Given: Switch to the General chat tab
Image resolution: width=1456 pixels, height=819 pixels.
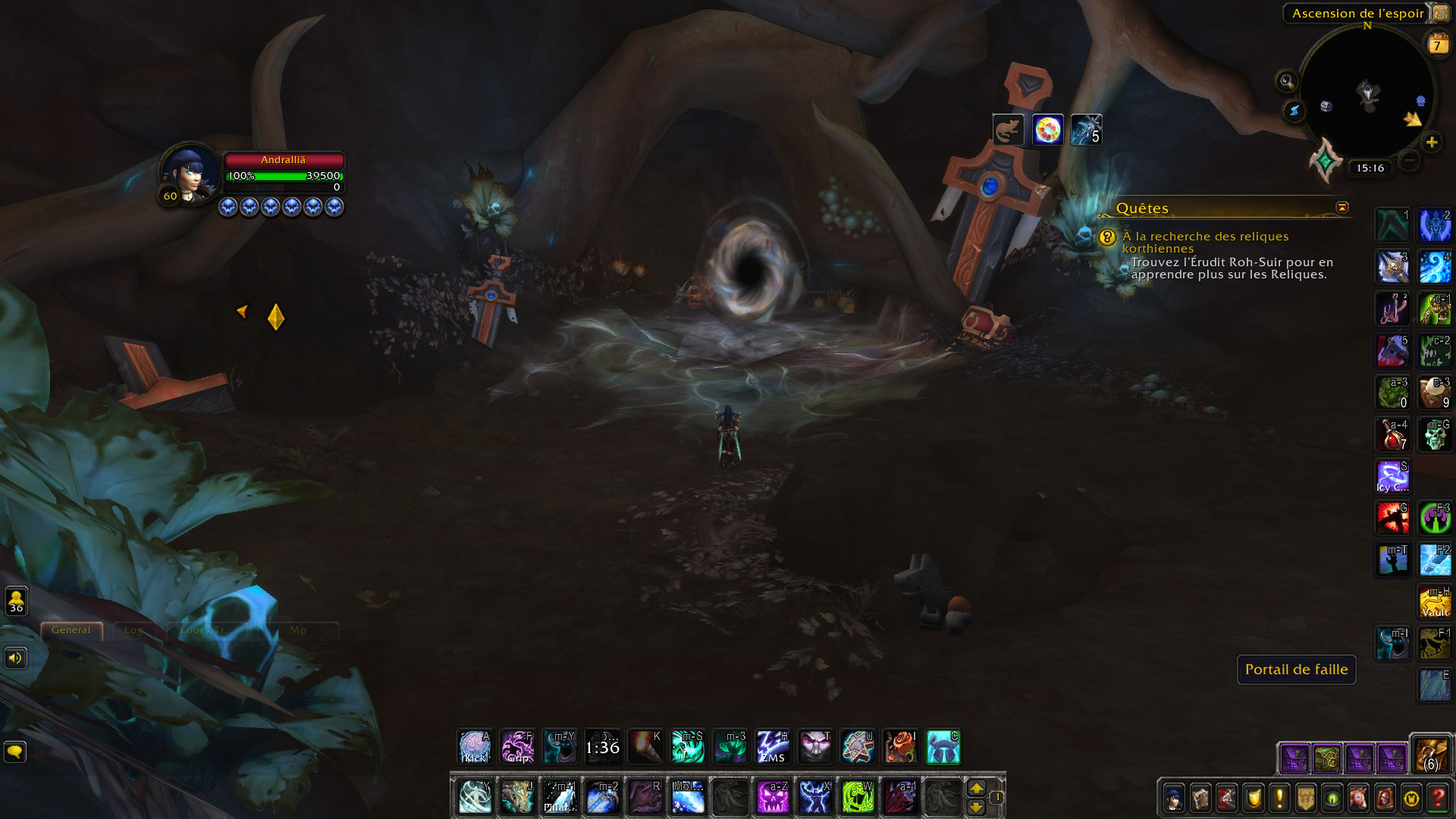Looking at the screenshot, I should pos(71,630).
